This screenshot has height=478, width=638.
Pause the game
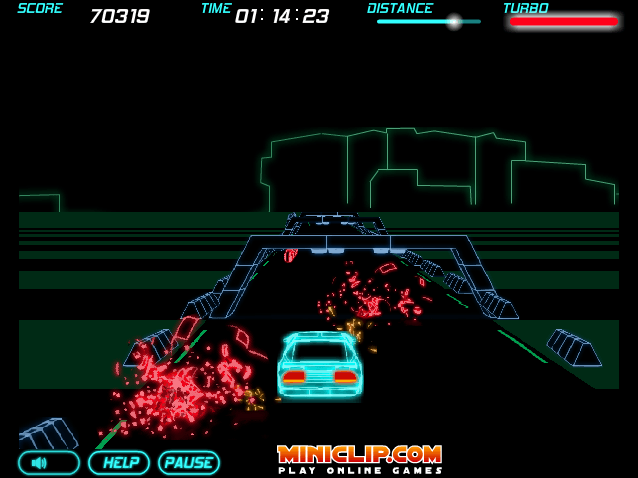189,463
